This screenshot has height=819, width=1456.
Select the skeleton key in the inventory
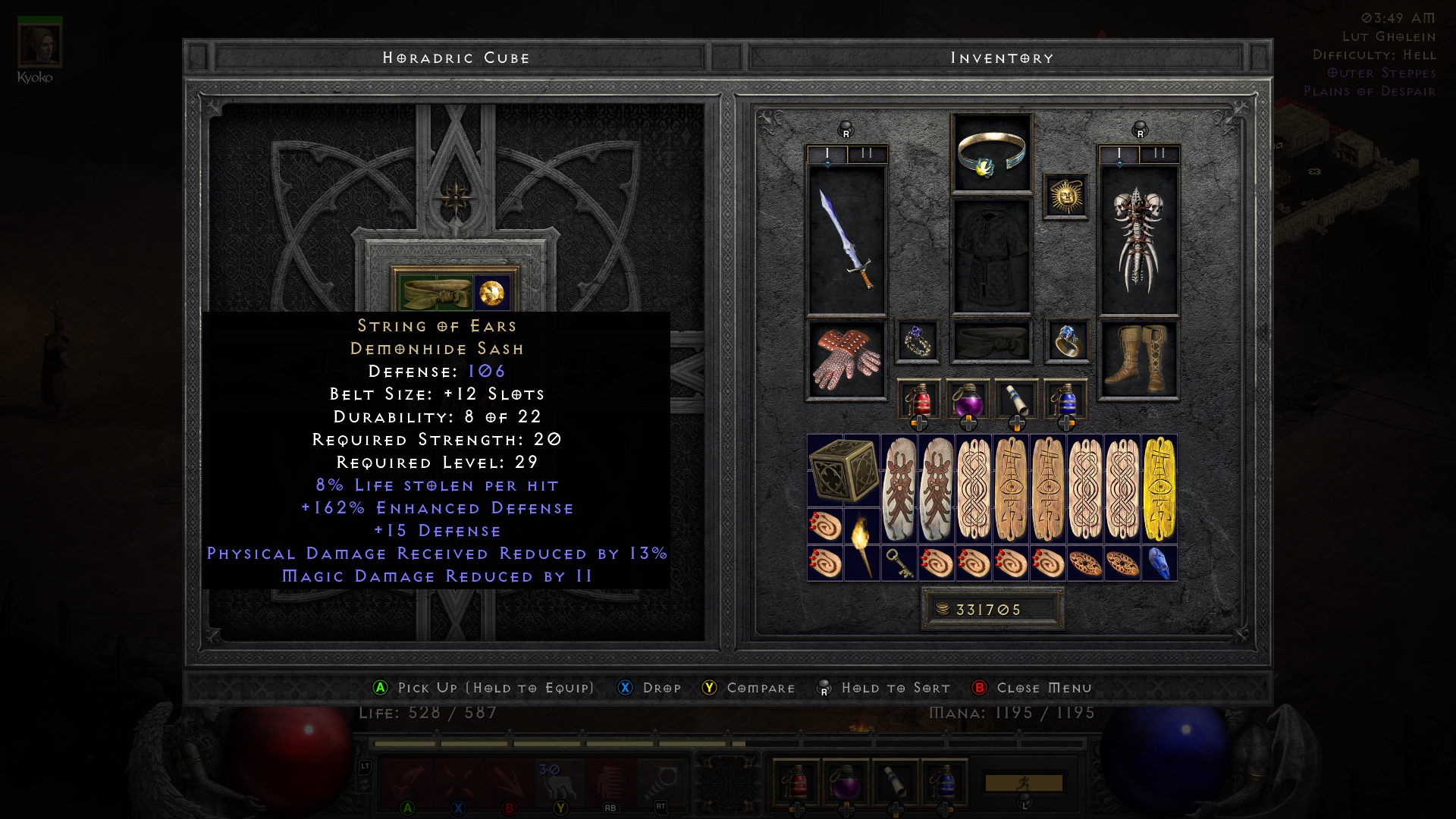pos(899,564)
